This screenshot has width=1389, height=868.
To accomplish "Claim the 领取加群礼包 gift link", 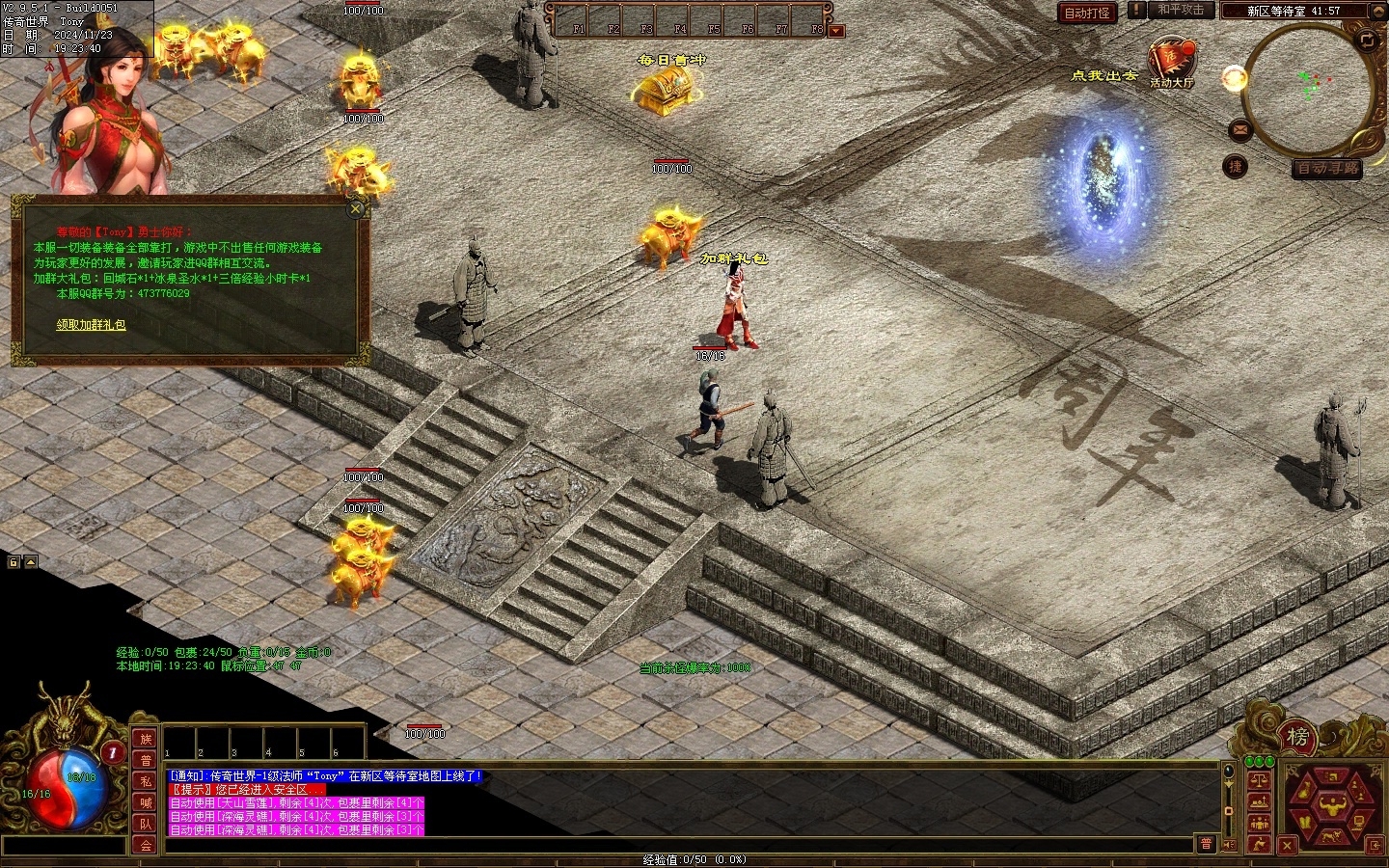I will pyautogui.click(x=91, y=325).
